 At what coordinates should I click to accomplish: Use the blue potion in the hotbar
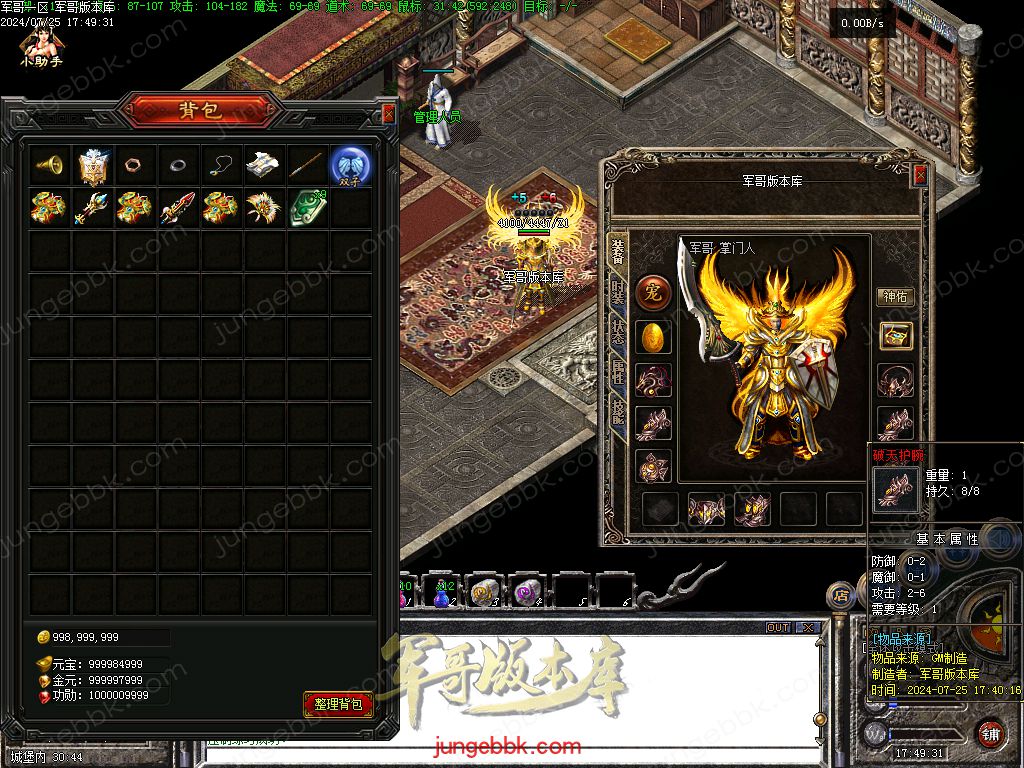[441, 594]
